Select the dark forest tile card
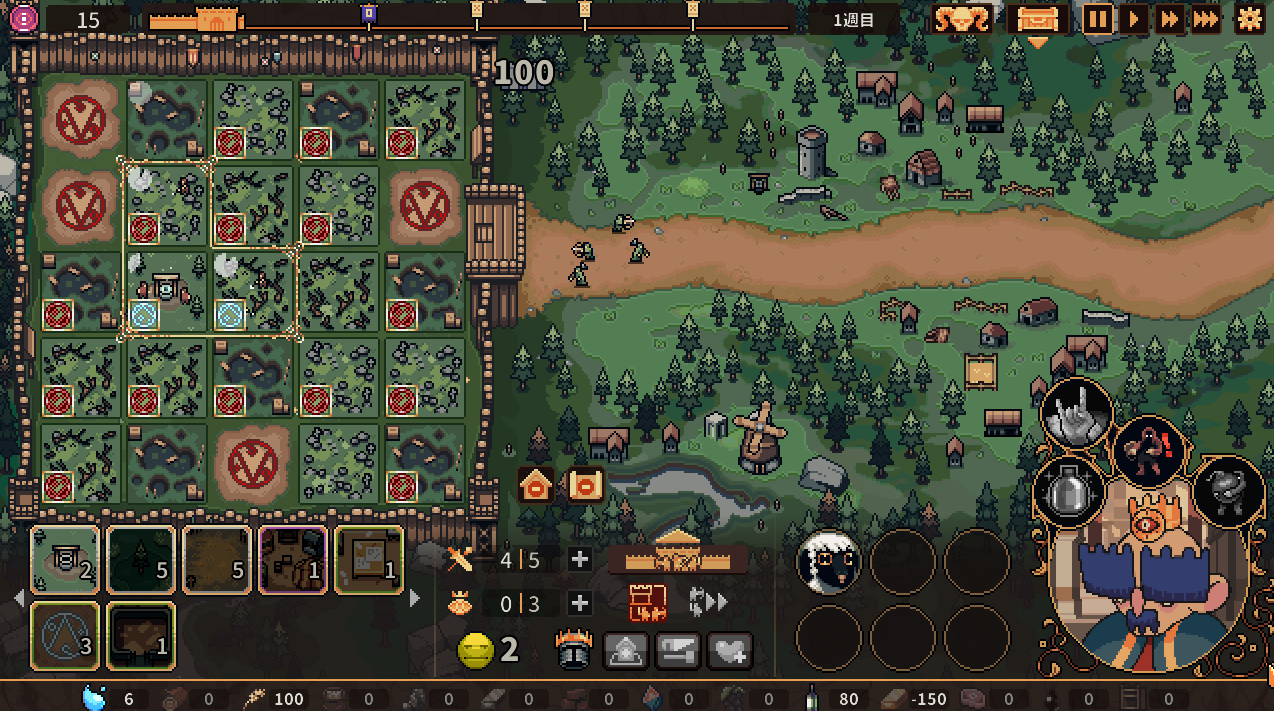The width and height of the screenshot is (1274, 711). point(141,560)
